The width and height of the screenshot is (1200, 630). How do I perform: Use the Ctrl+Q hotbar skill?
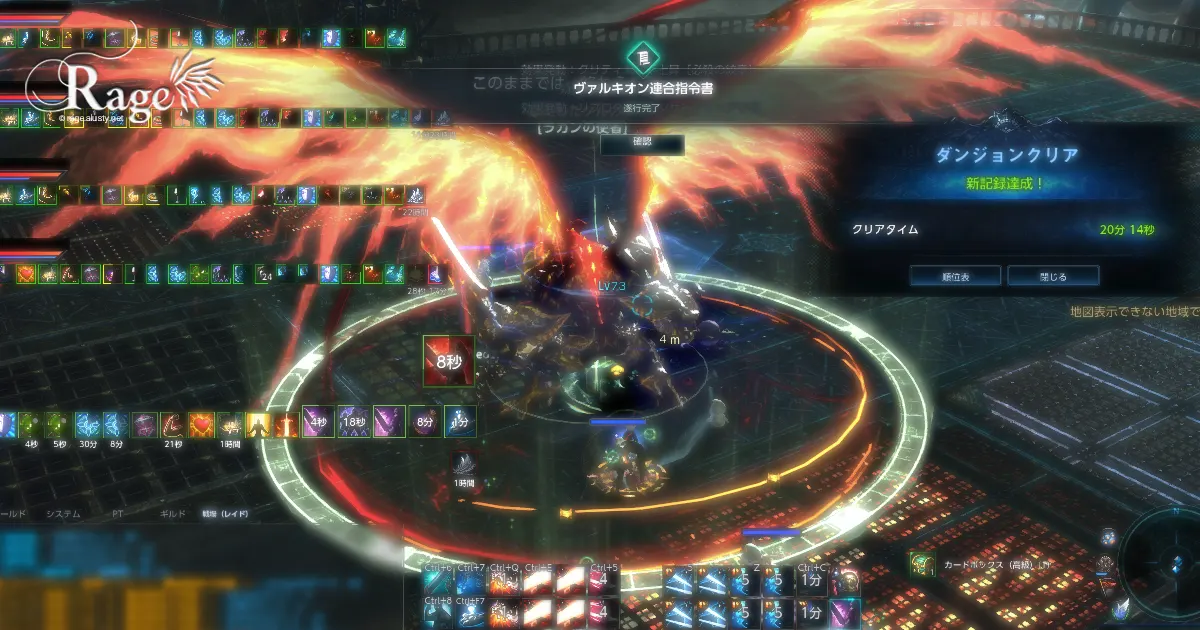pos(503,582)
